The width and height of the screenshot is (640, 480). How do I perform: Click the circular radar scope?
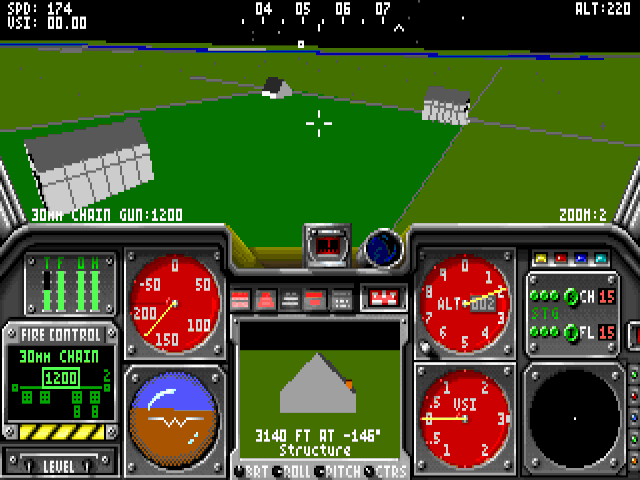coord(574,417)
